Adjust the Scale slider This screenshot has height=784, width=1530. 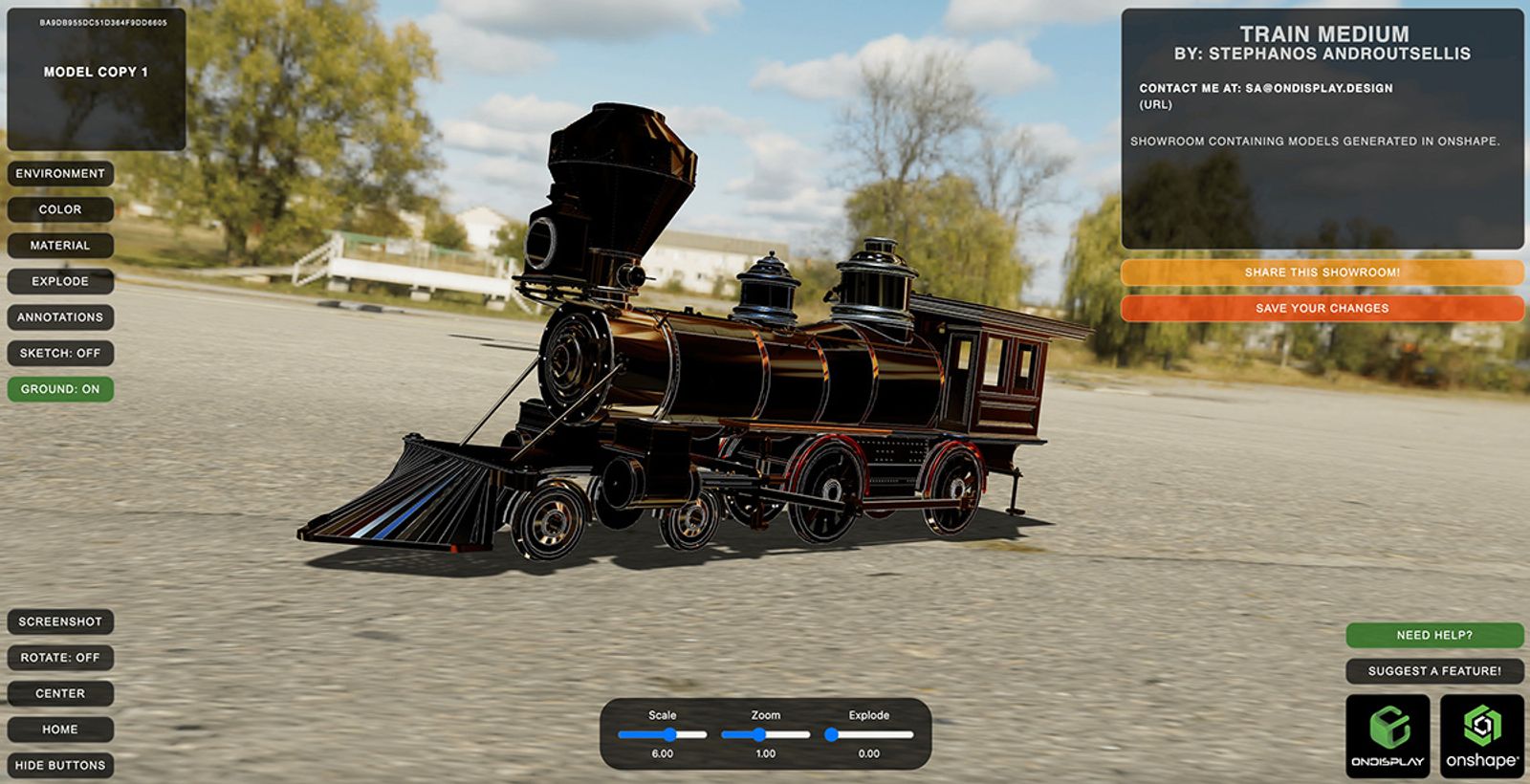pyautogui.click(x=670, y=734)
